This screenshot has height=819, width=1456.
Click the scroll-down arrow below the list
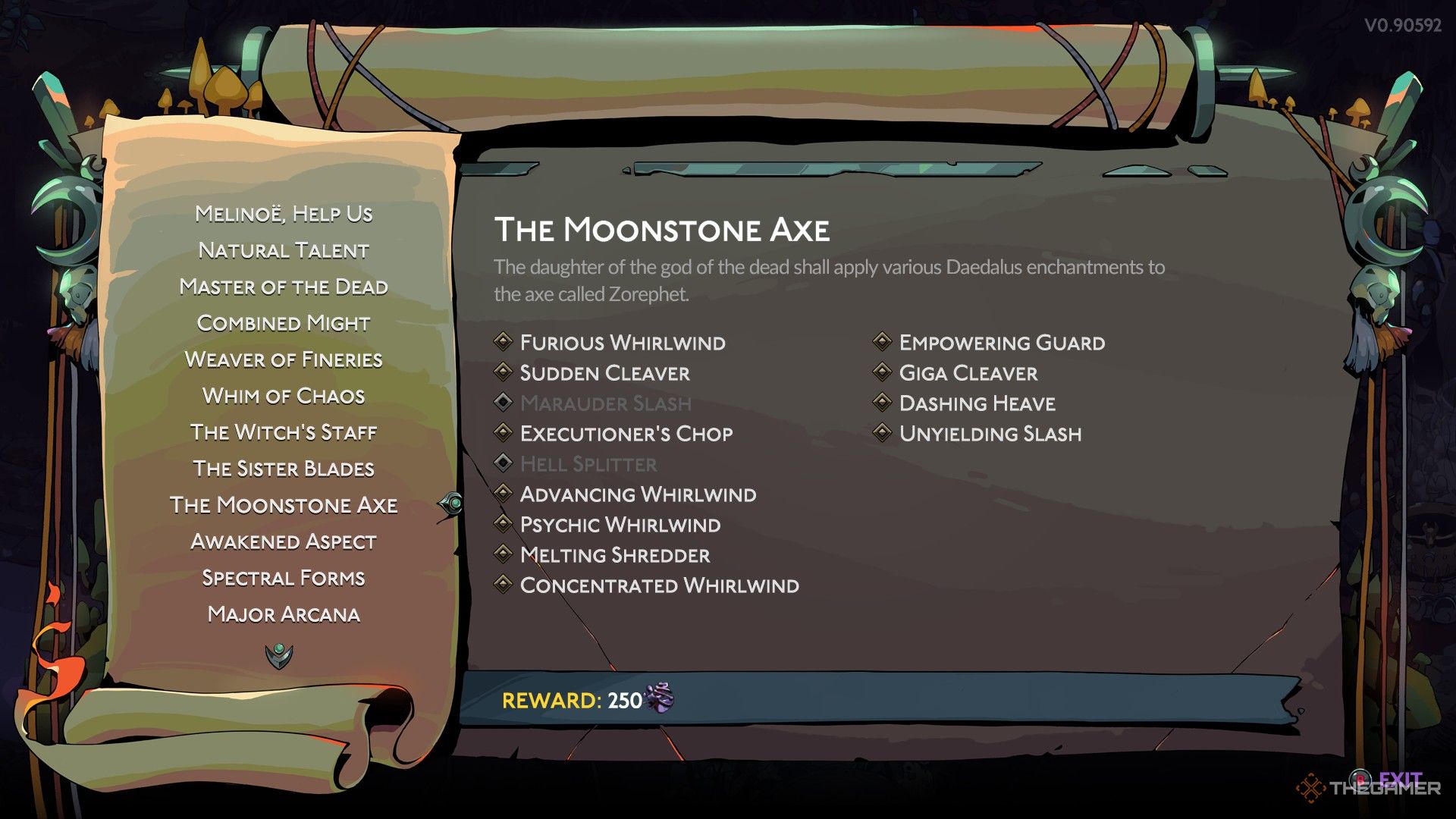279,655
